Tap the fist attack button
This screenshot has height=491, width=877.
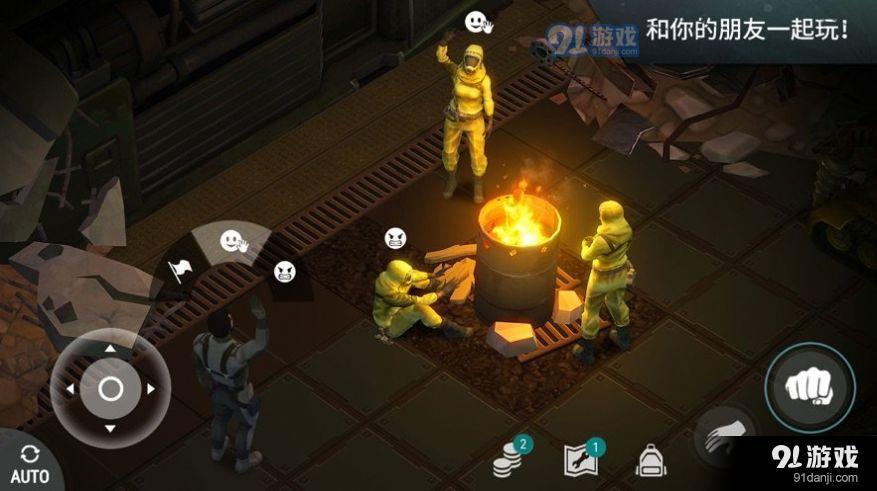pyautogui.click(x=810, y=387)
